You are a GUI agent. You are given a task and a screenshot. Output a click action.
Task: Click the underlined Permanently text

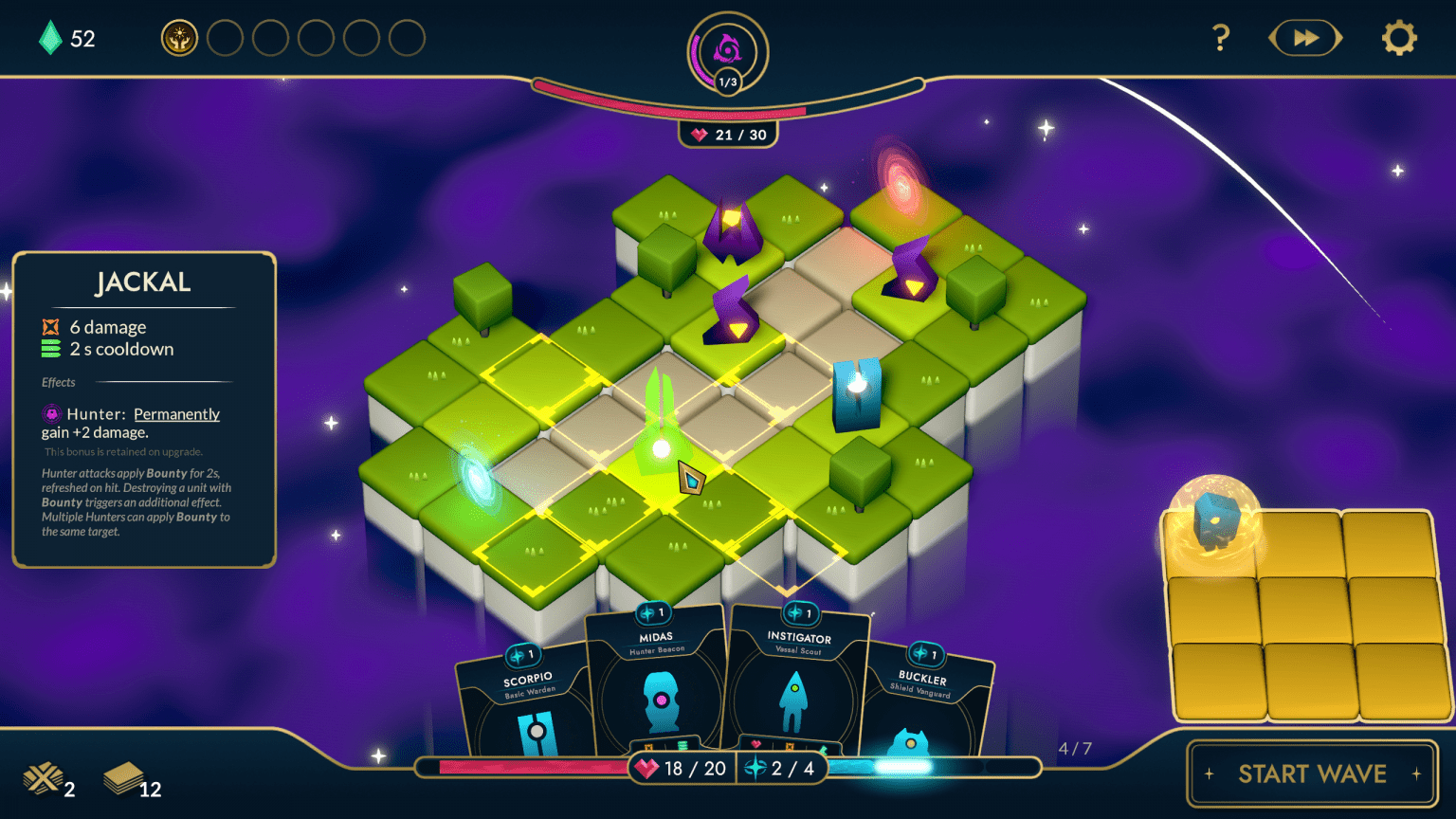tap(176, 414)
